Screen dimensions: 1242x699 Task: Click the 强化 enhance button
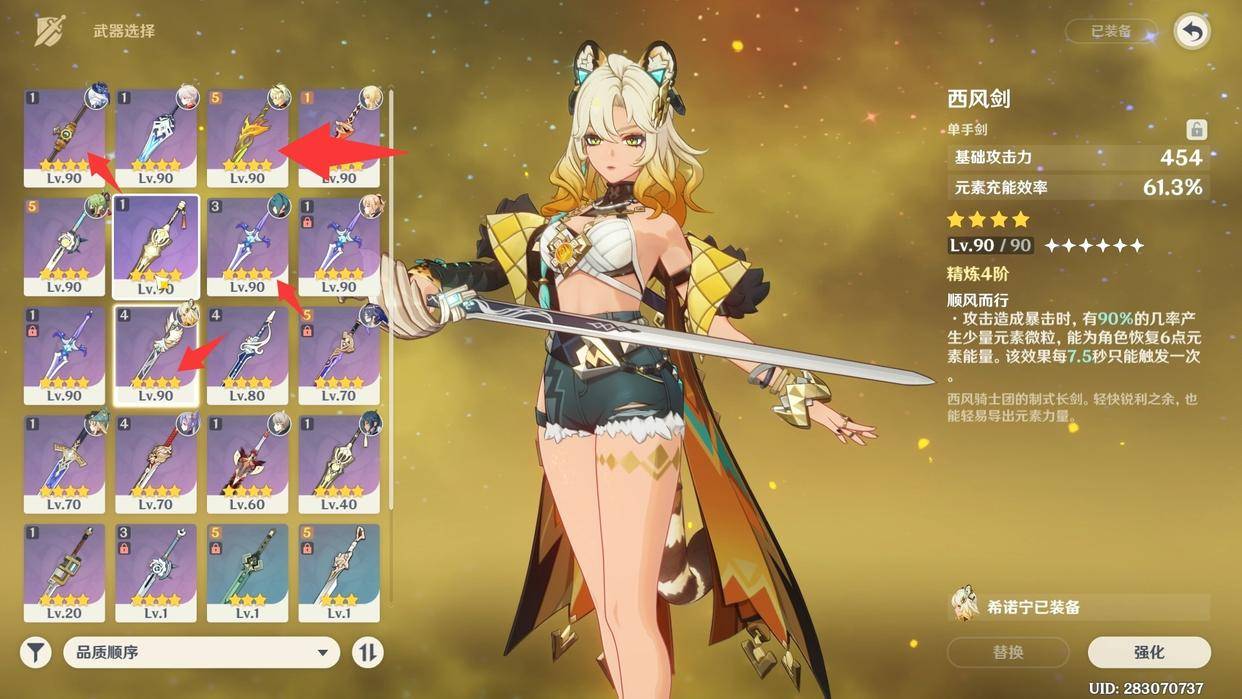(1149, 652)
